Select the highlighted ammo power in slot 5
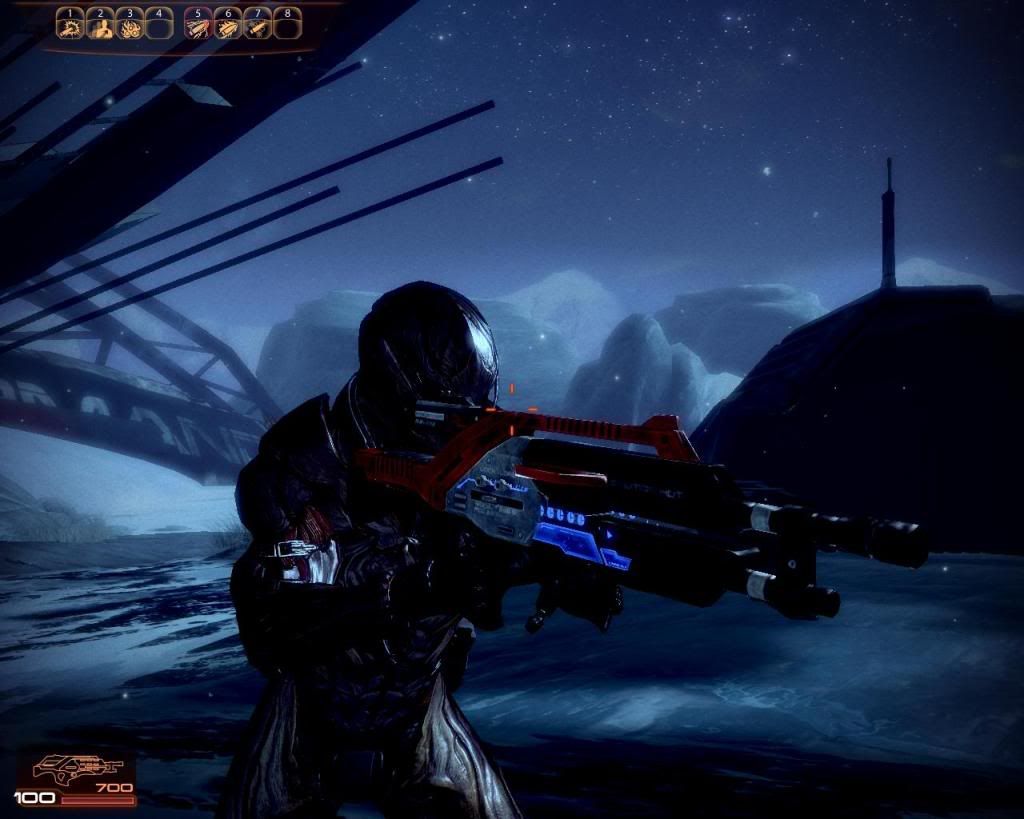 click(x=198, y=24)
